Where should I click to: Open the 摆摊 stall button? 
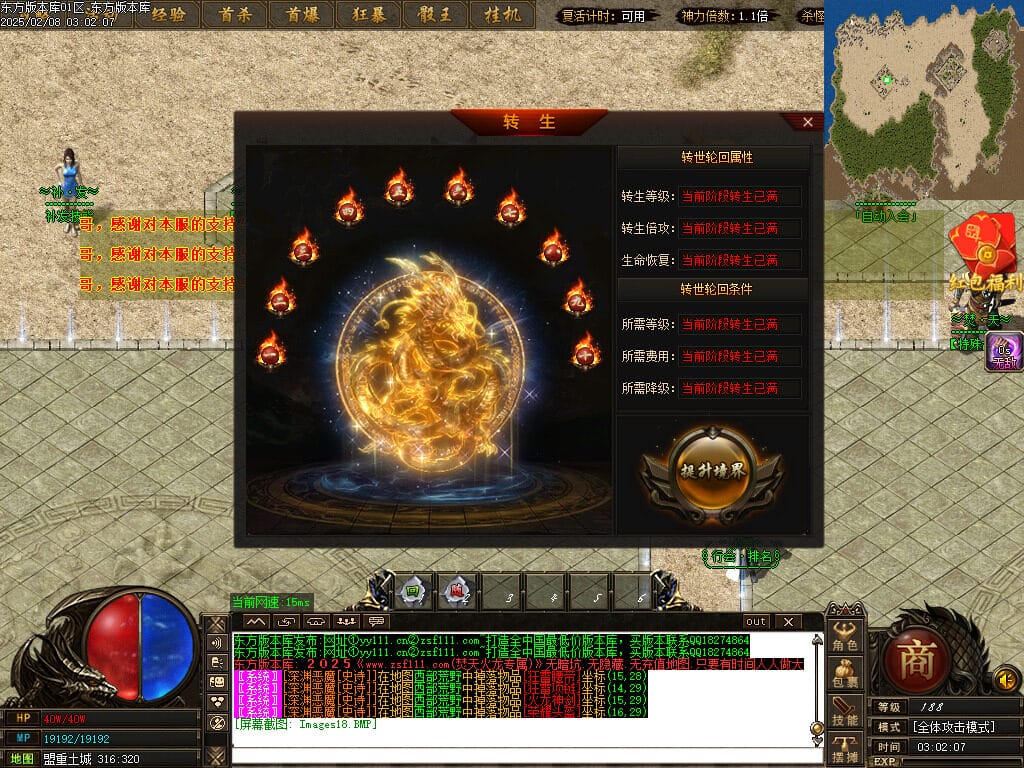click(845, 750)
